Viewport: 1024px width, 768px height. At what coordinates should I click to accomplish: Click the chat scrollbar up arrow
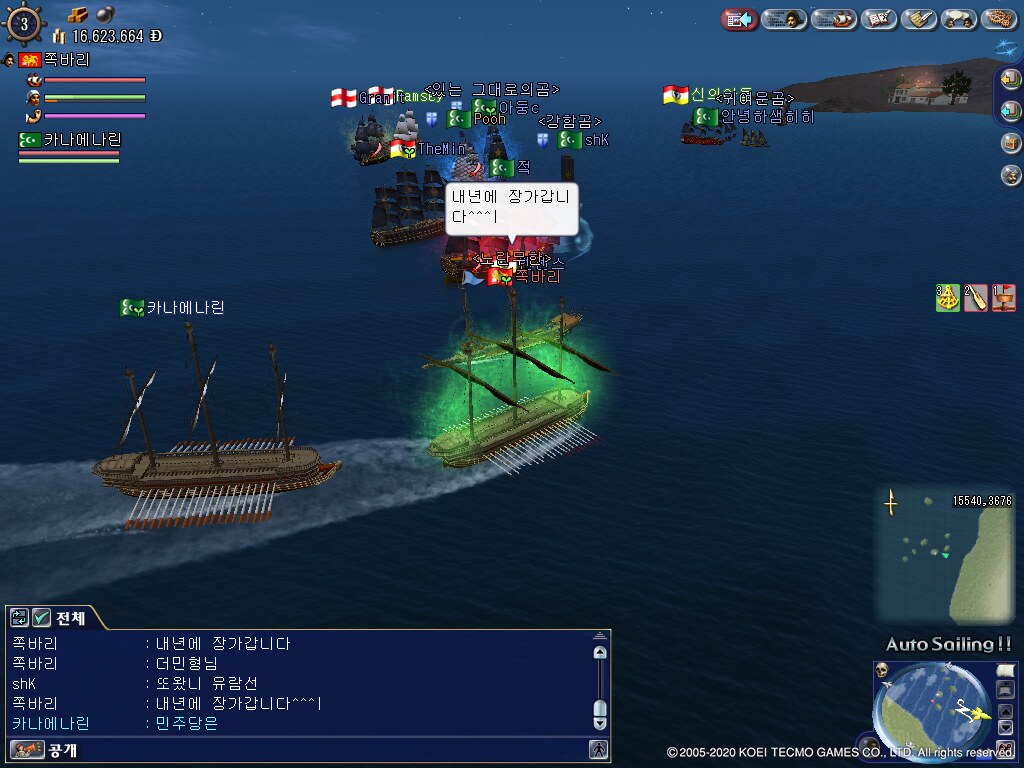point(600,652)
